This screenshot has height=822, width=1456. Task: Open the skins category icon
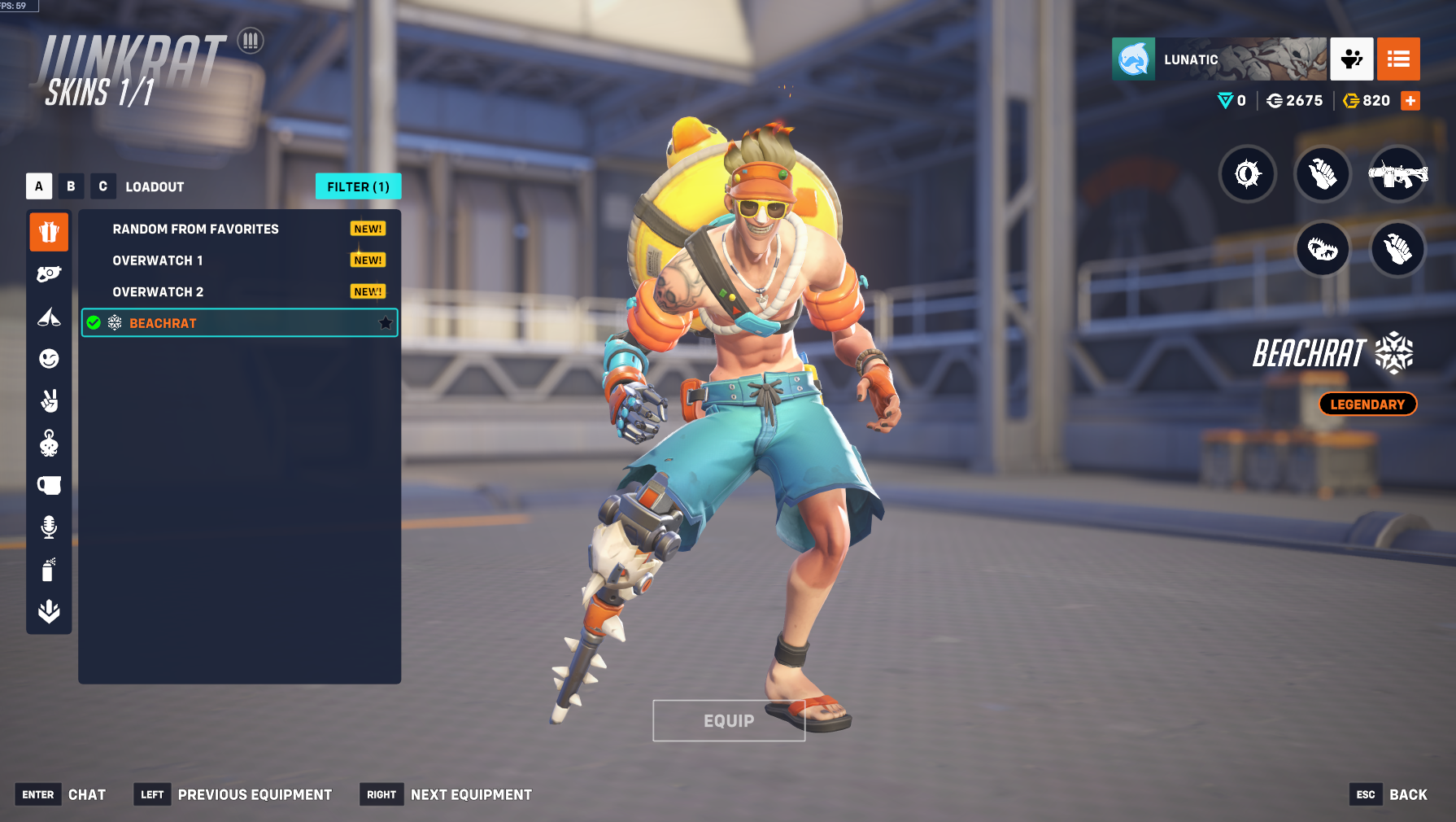[x=49, y=232]
